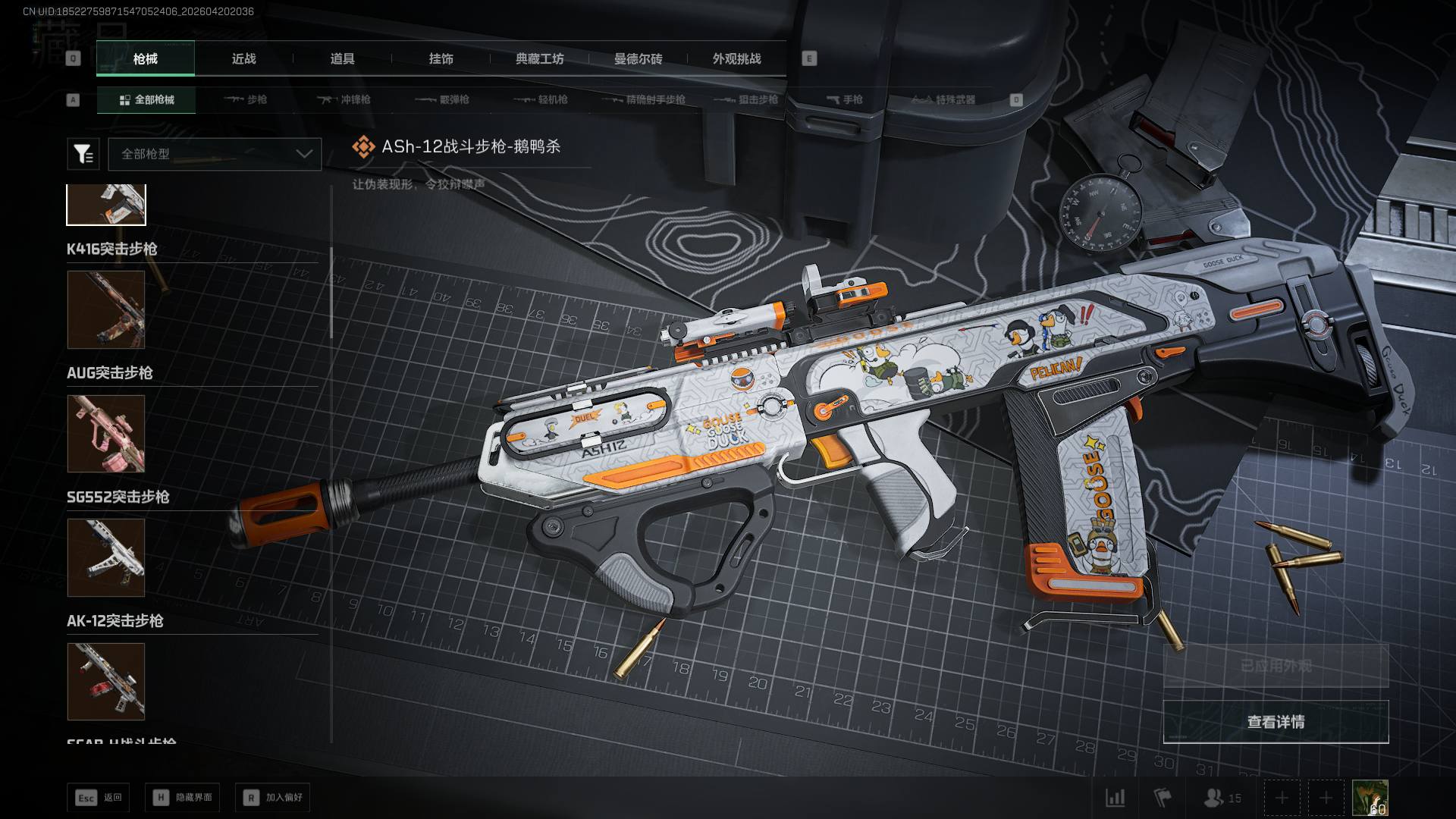Screen dimensions: 1456x819
Task: Switch to the 近战 melee tab
Action: [243, 59]
